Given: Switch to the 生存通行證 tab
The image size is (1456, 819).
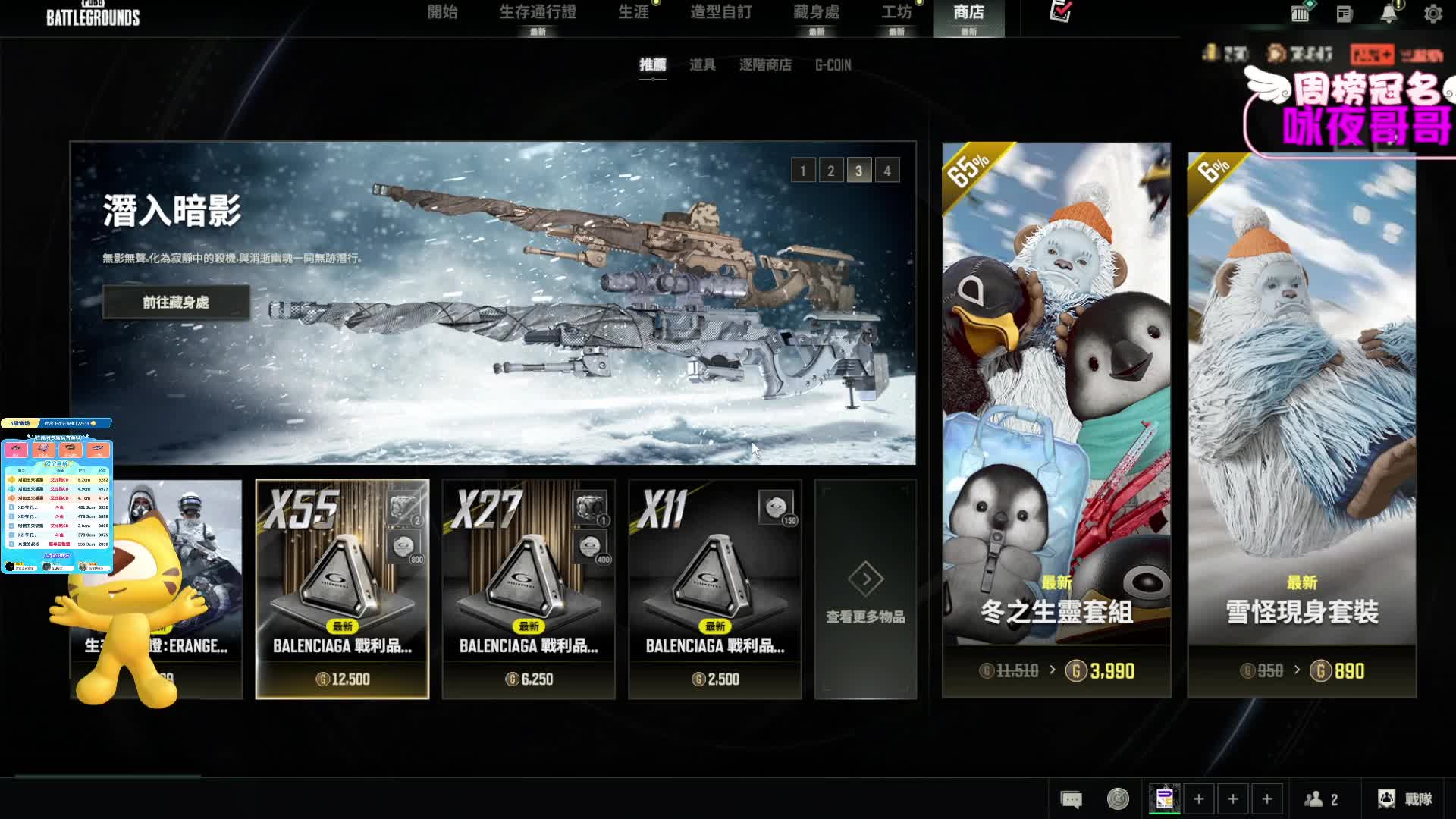Looking at the screenshot, I should [x=538, y=13].
